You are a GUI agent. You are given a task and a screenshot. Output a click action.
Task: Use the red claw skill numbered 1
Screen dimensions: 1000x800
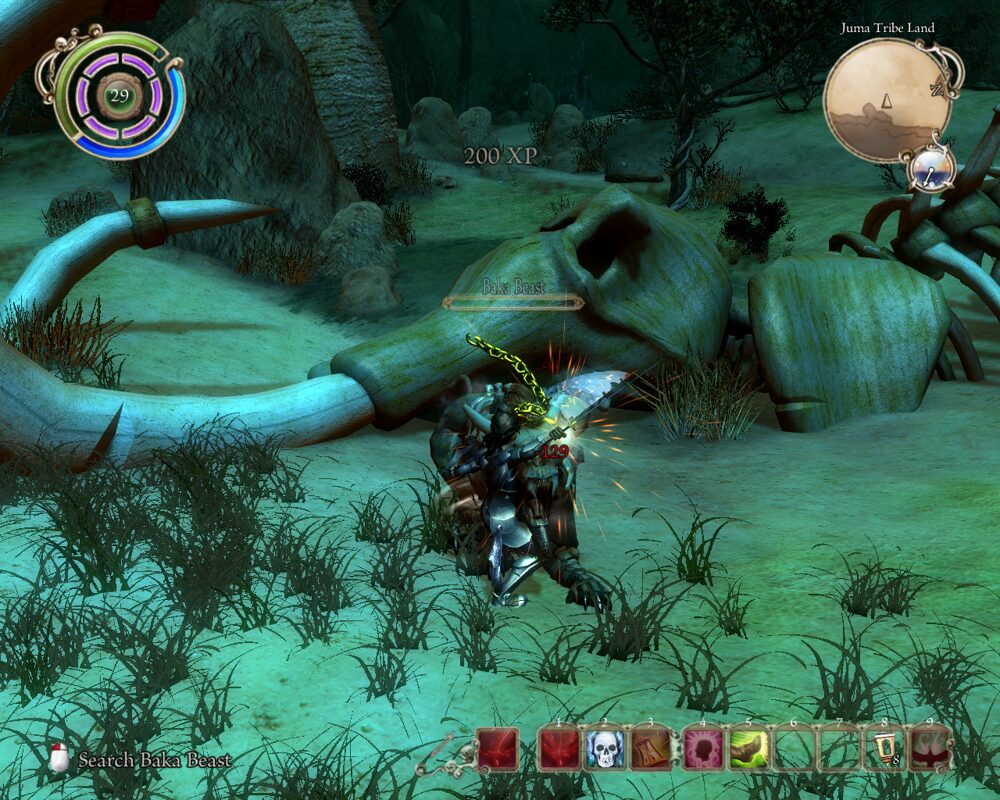559,747
